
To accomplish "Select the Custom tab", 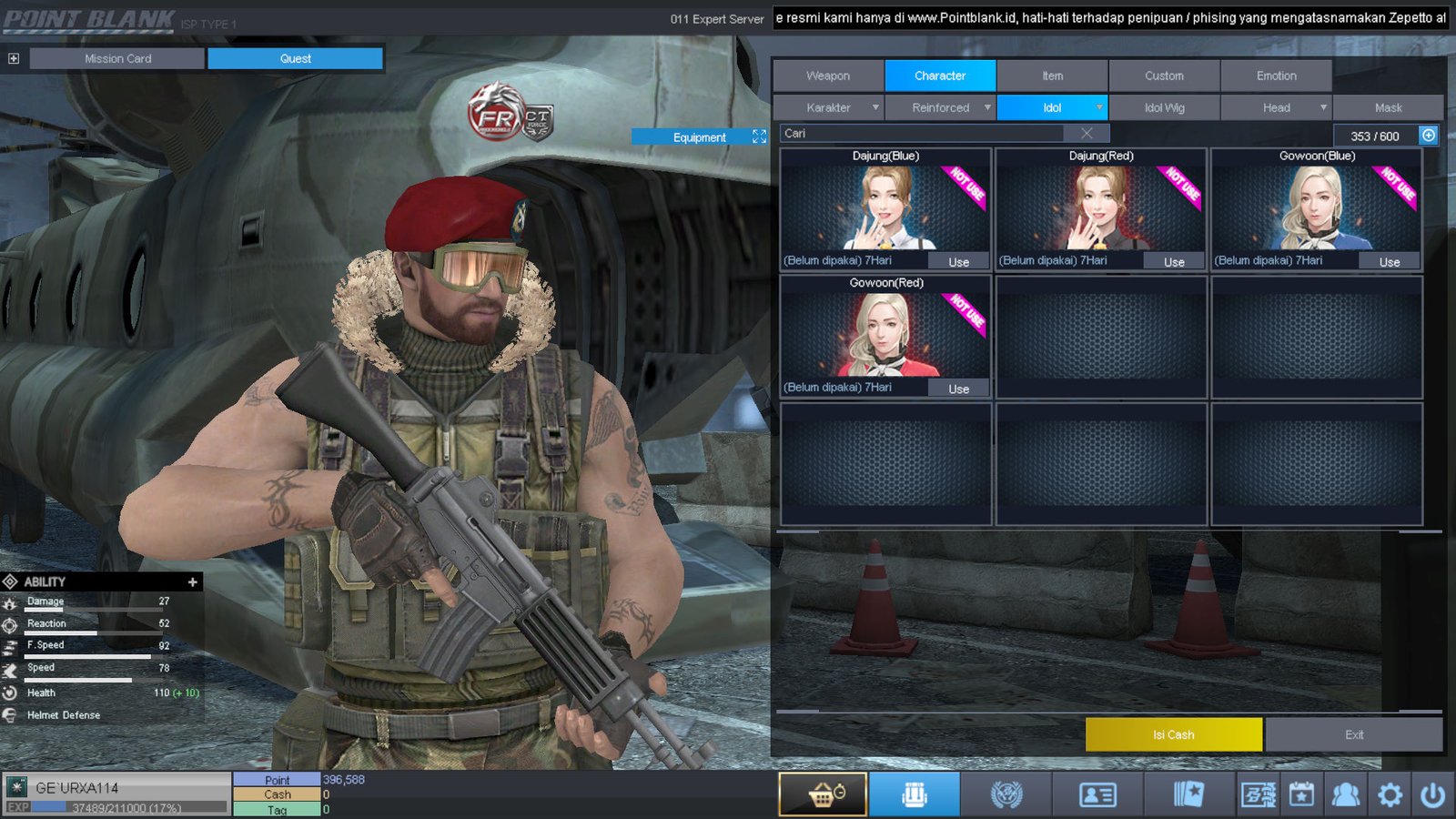I will (x=1164, y=76).
